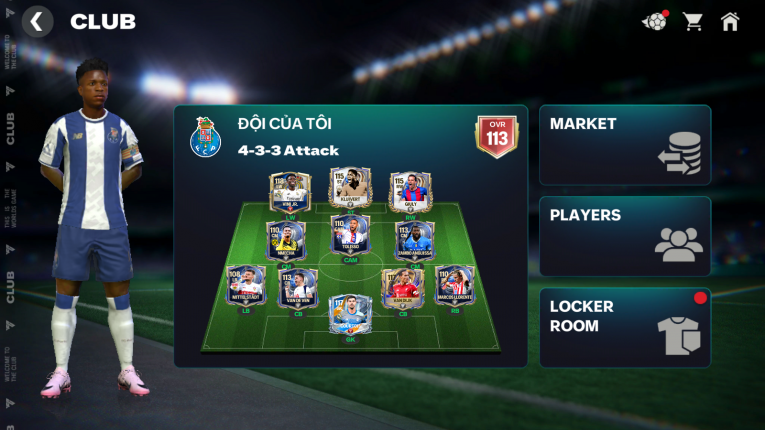
Task: Pick the Tolisso CAM card
Action: click(350, 234)
